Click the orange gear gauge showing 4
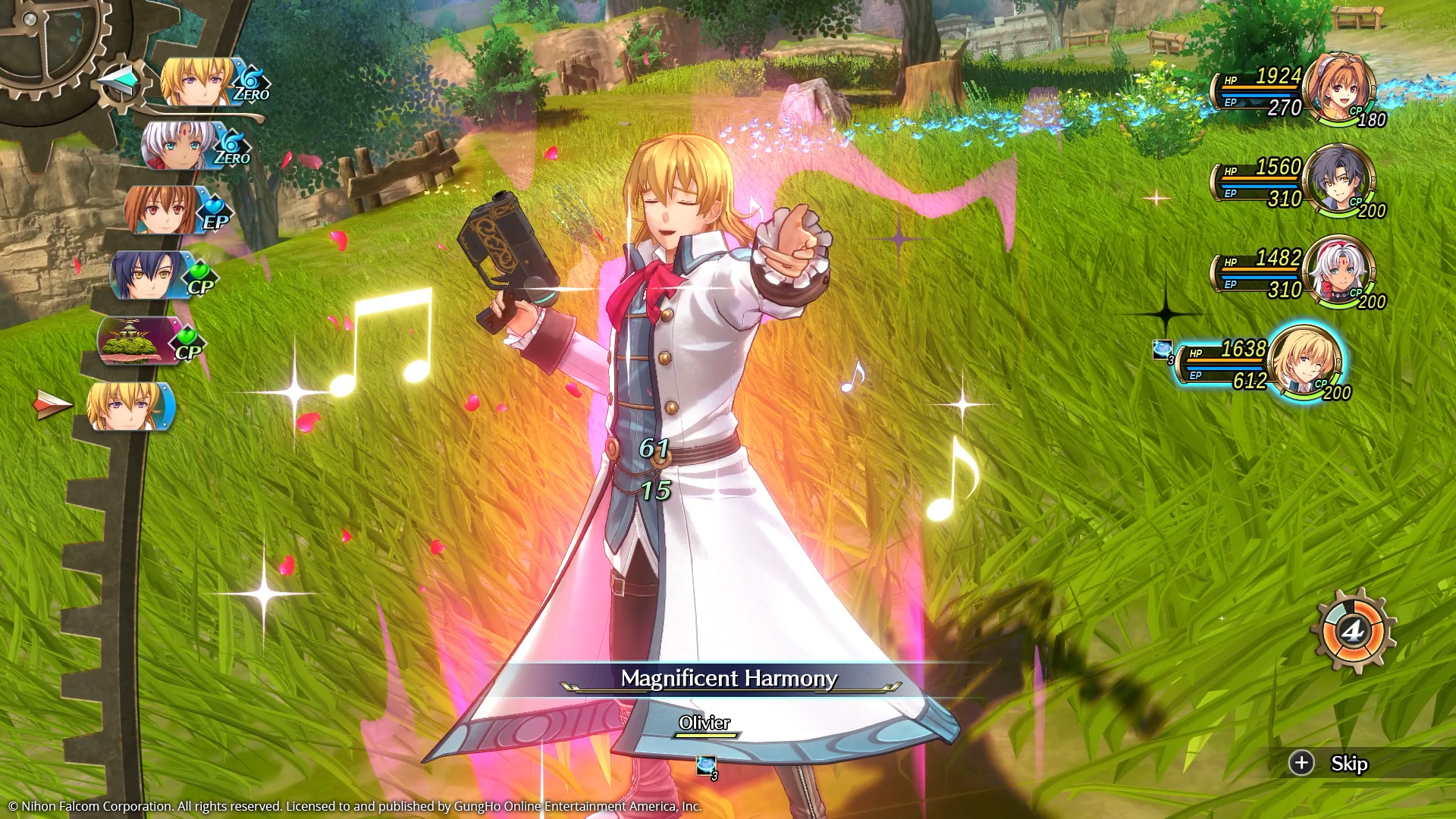This screenshot has width=1456, height=819. point(1352,630)
